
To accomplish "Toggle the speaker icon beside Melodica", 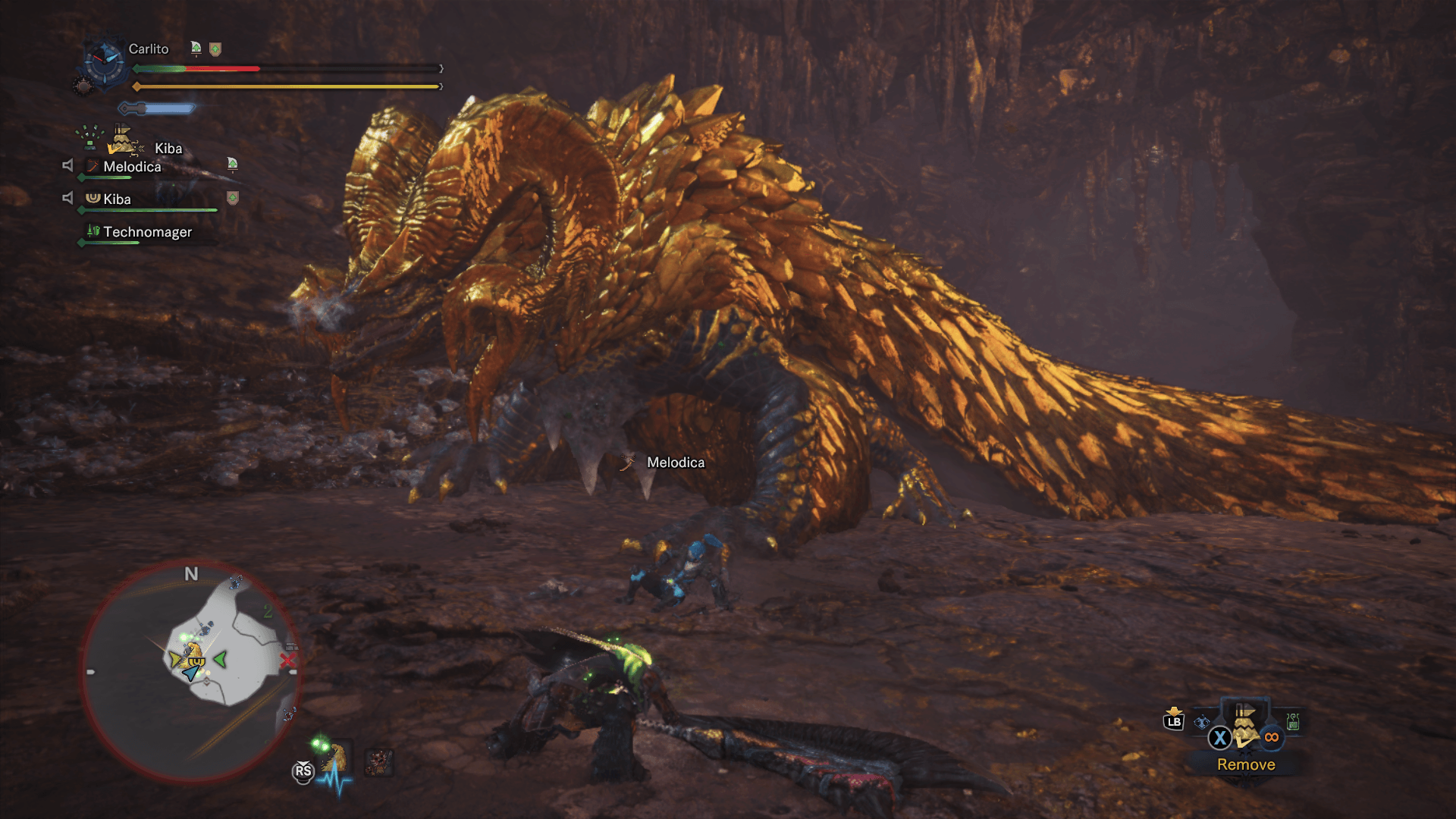I will click(x=67, y=165).
